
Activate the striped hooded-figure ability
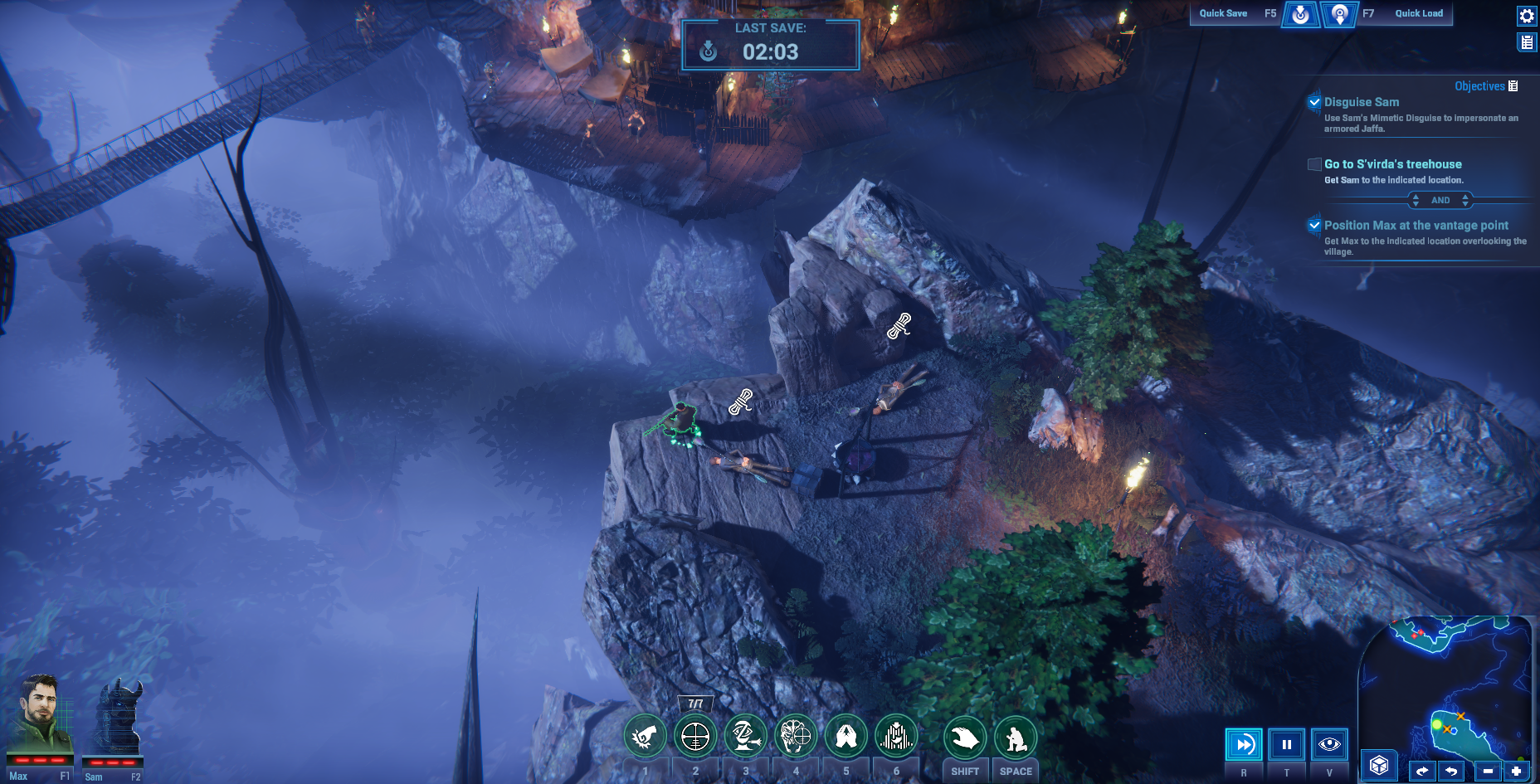[x=896, y=736]
